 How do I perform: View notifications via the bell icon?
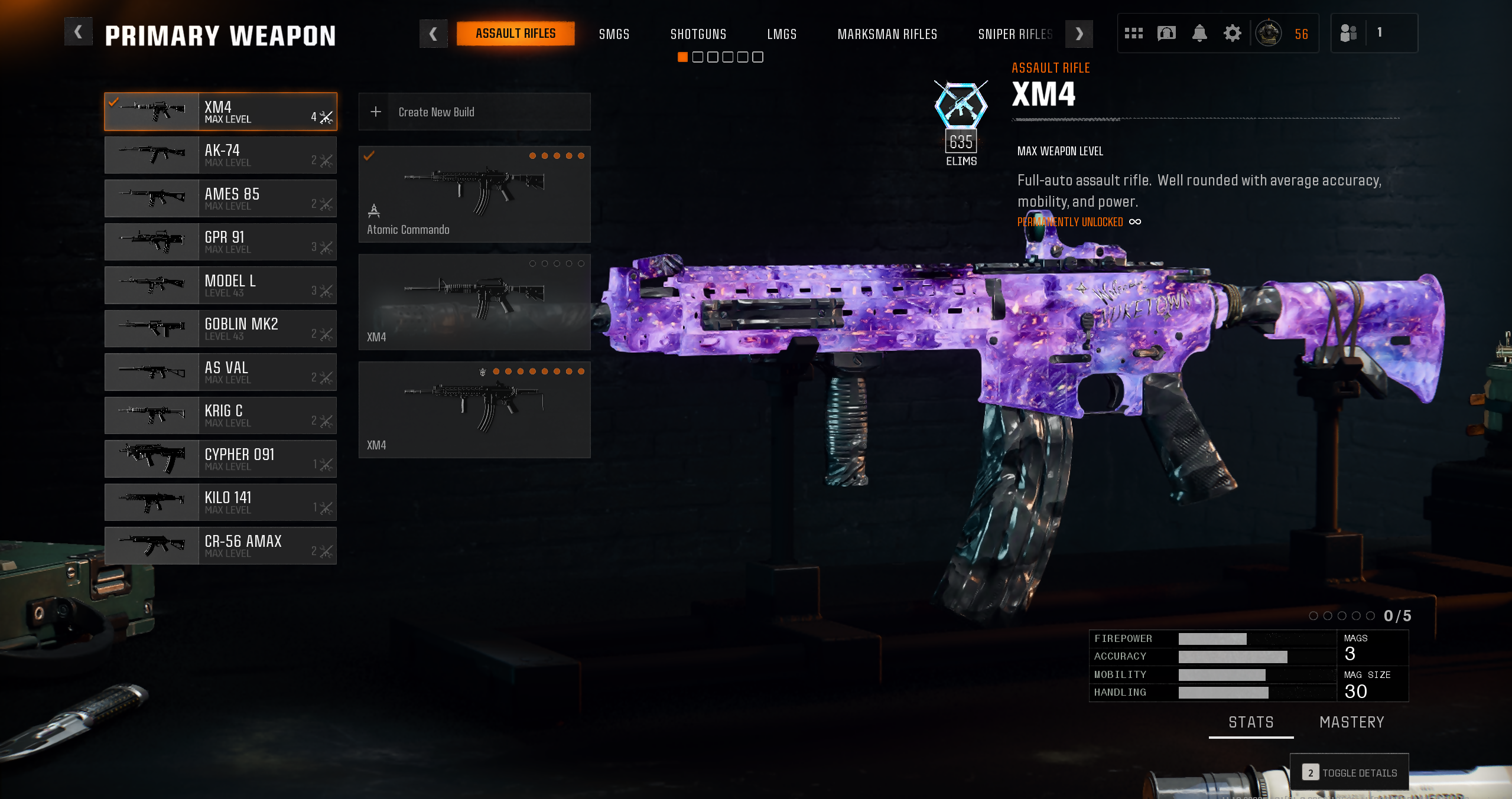[x=1199, y=33]
